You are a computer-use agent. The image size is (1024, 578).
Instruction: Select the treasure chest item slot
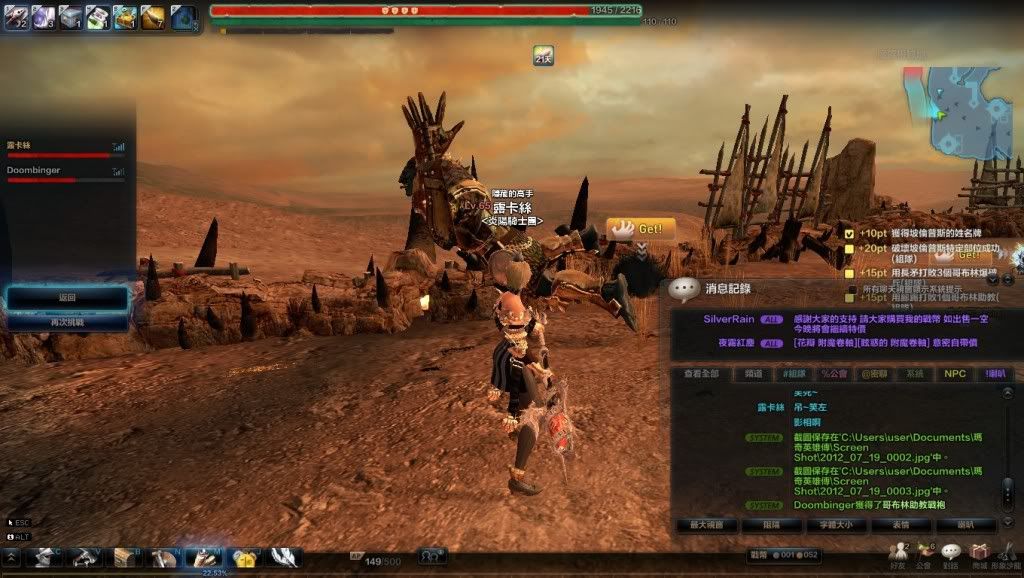[x=125, y=16]
